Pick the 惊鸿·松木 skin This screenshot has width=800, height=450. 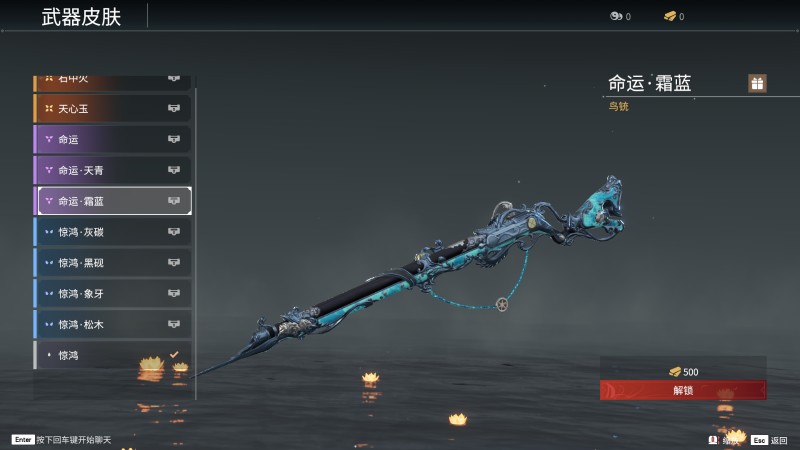(x=113, y=324)
